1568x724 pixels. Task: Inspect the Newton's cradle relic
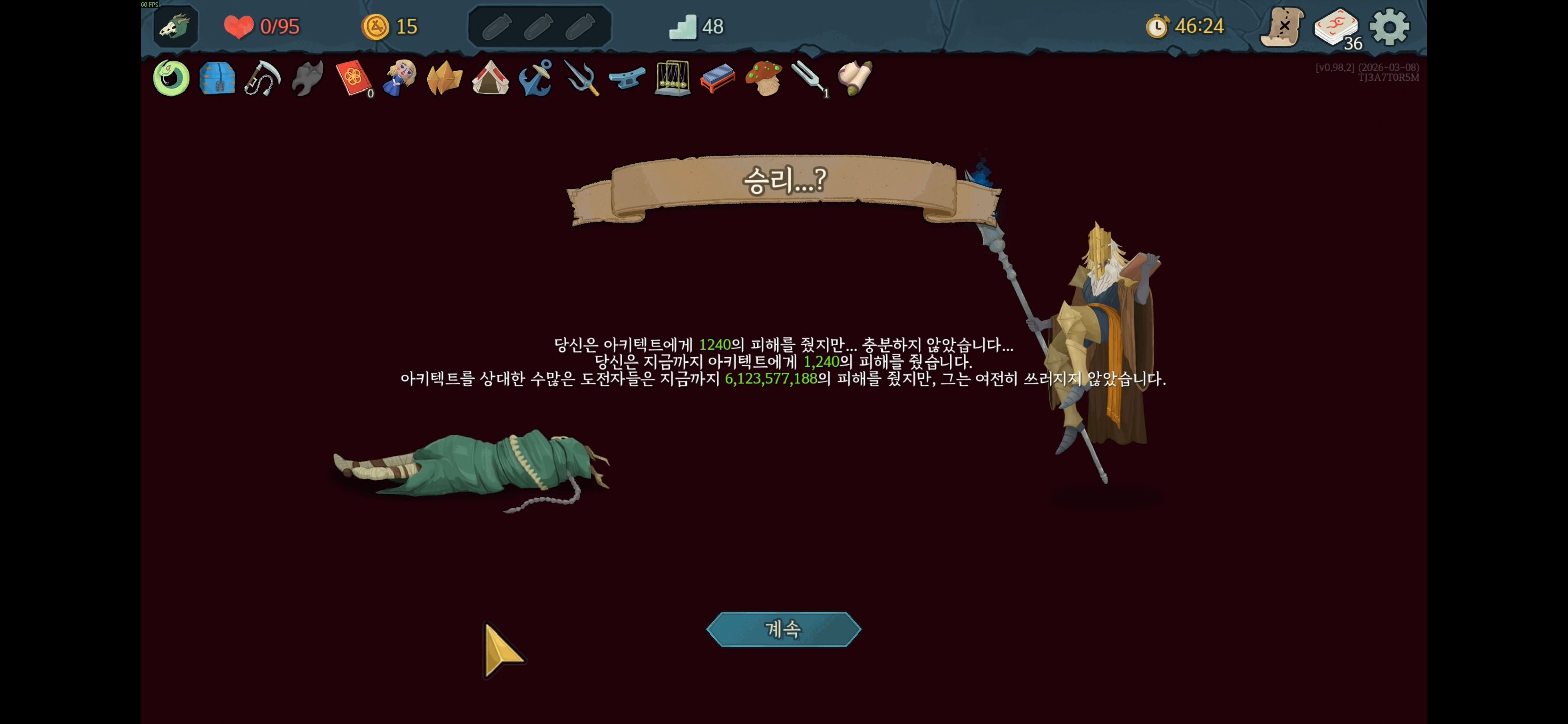point(672,79)
